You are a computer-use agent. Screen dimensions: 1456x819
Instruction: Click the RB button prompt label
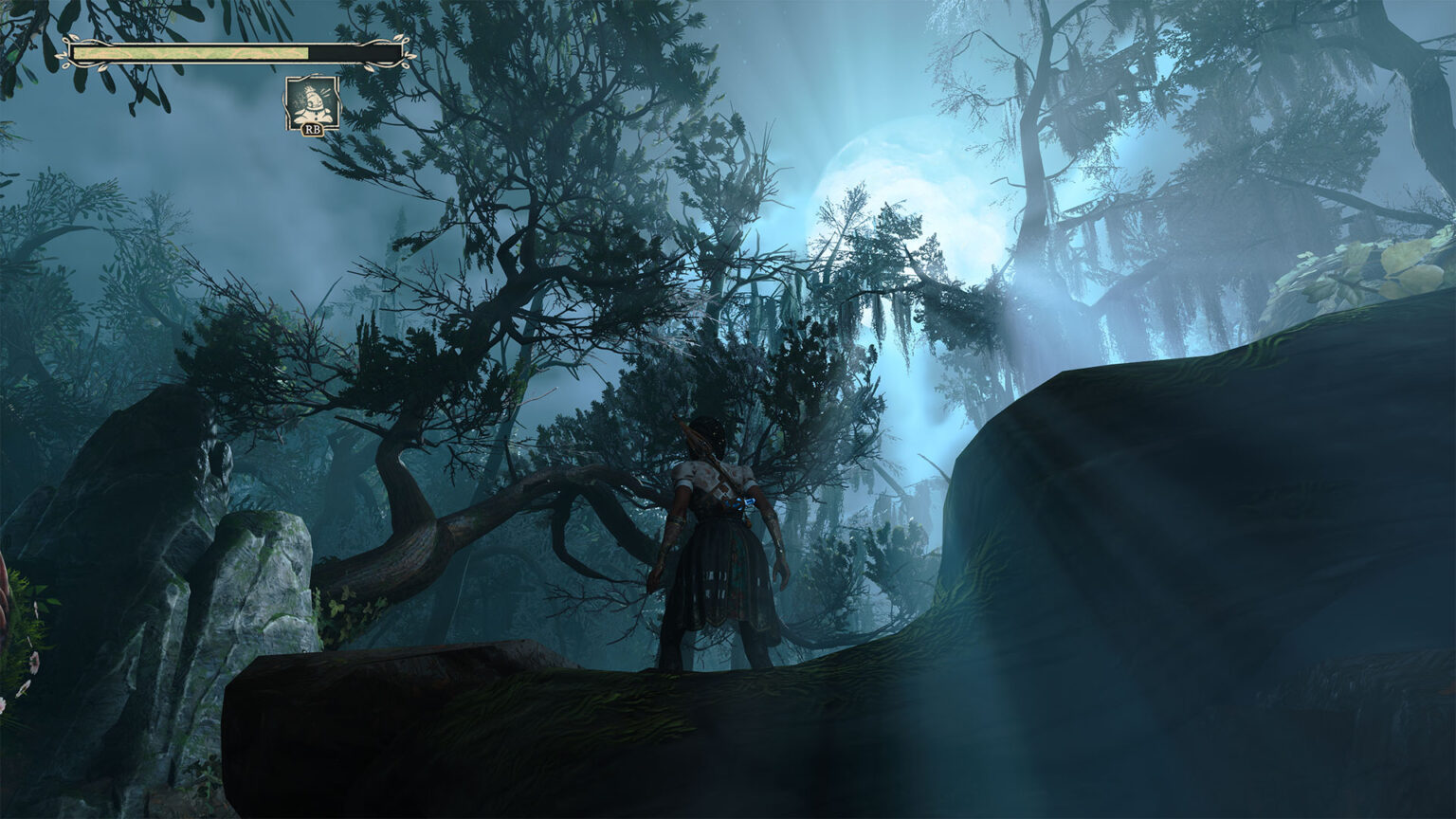coord(311,129)
